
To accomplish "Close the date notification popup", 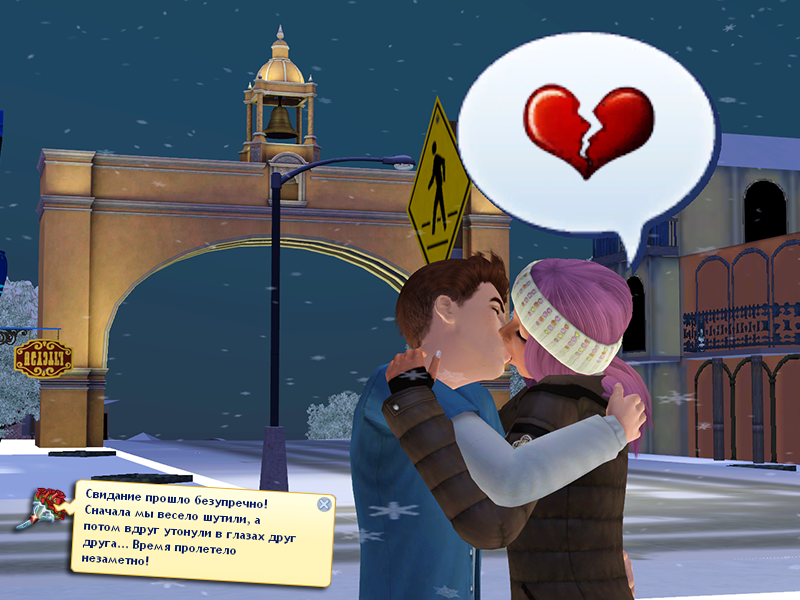I will [x=324, y=504].
